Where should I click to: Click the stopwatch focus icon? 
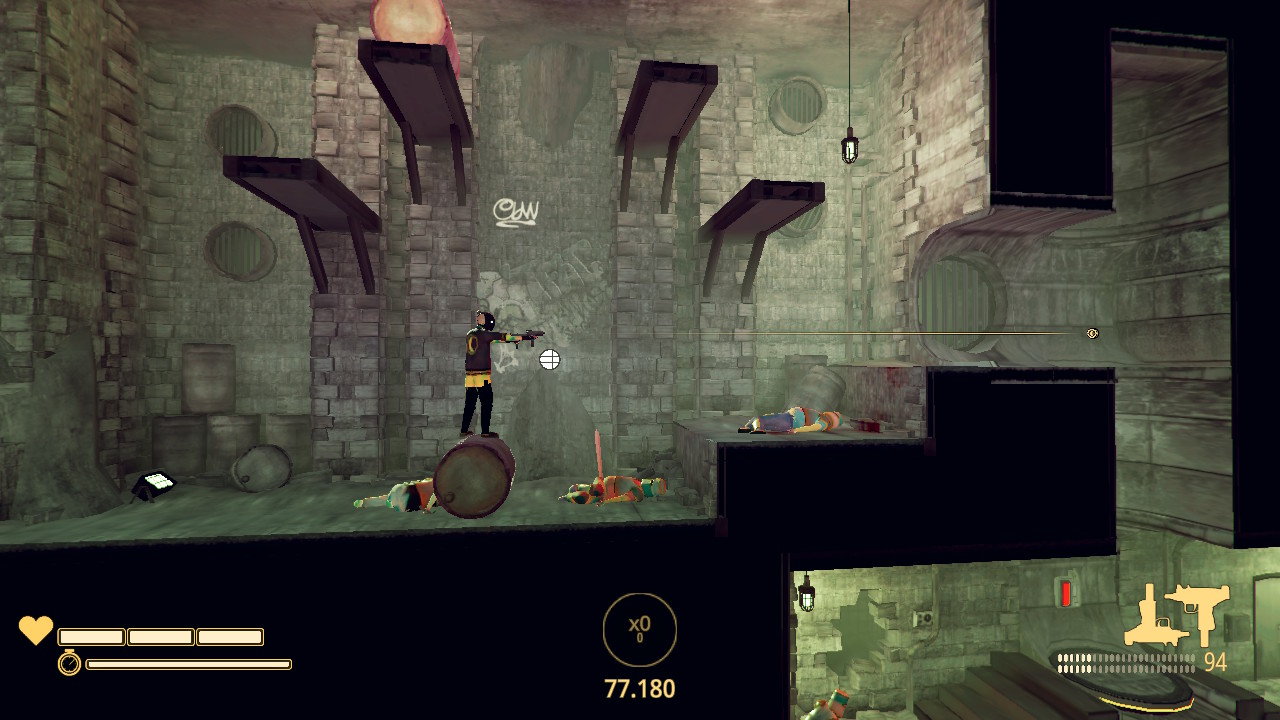pyautogui.click(x=69, y=662)
